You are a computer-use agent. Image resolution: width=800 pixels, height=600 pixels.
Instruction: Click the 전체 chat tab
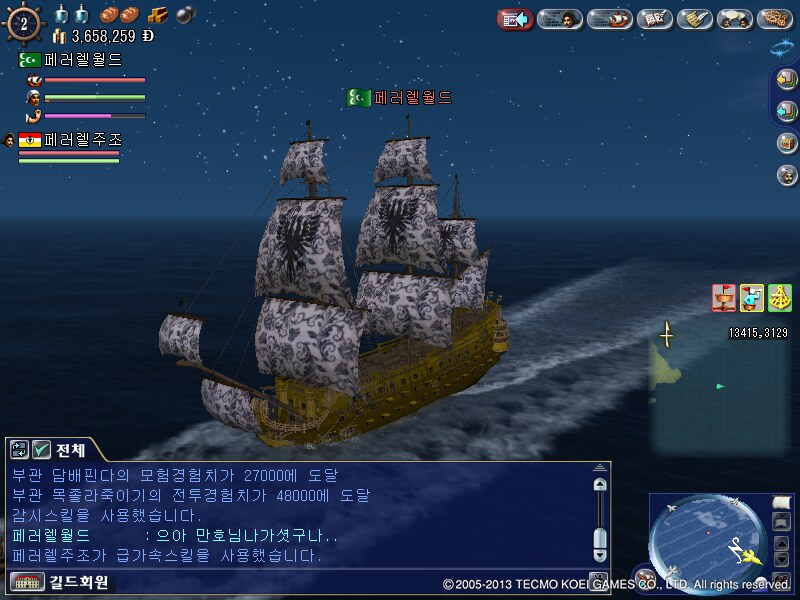(x=71, y=450)
